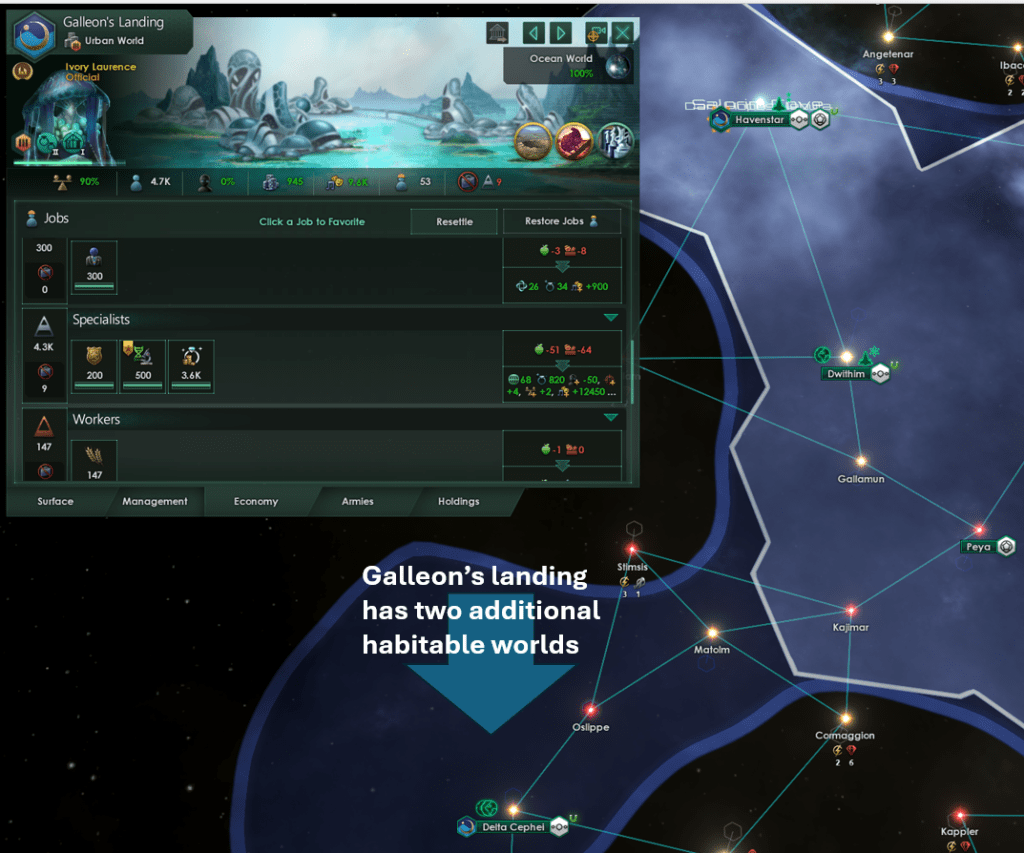Open the Armies tab
The height and width of the screenshot is (853, 1024).
tap(358, 501)
